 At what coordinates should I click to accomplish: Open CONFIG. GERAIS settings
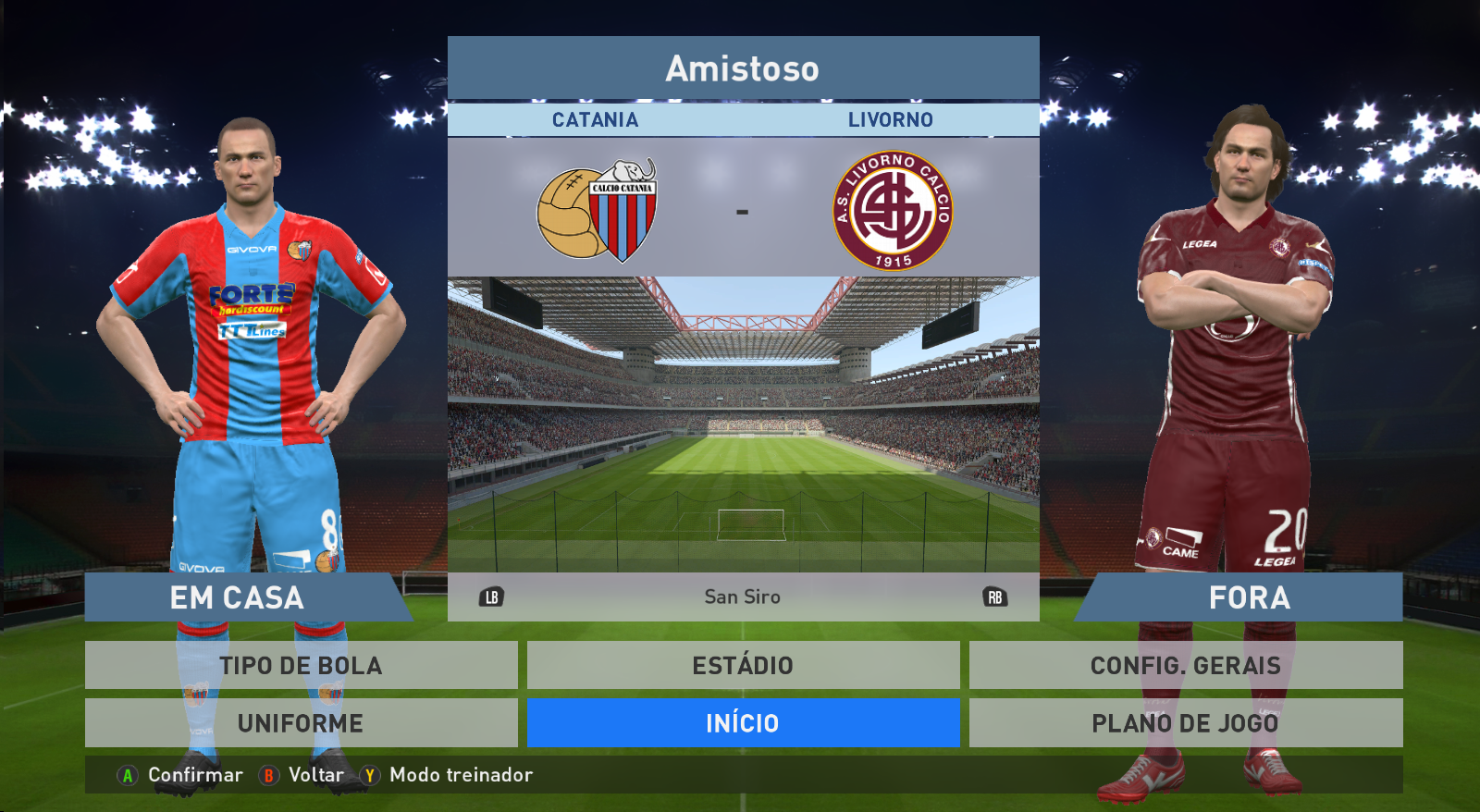[1185, 665]
